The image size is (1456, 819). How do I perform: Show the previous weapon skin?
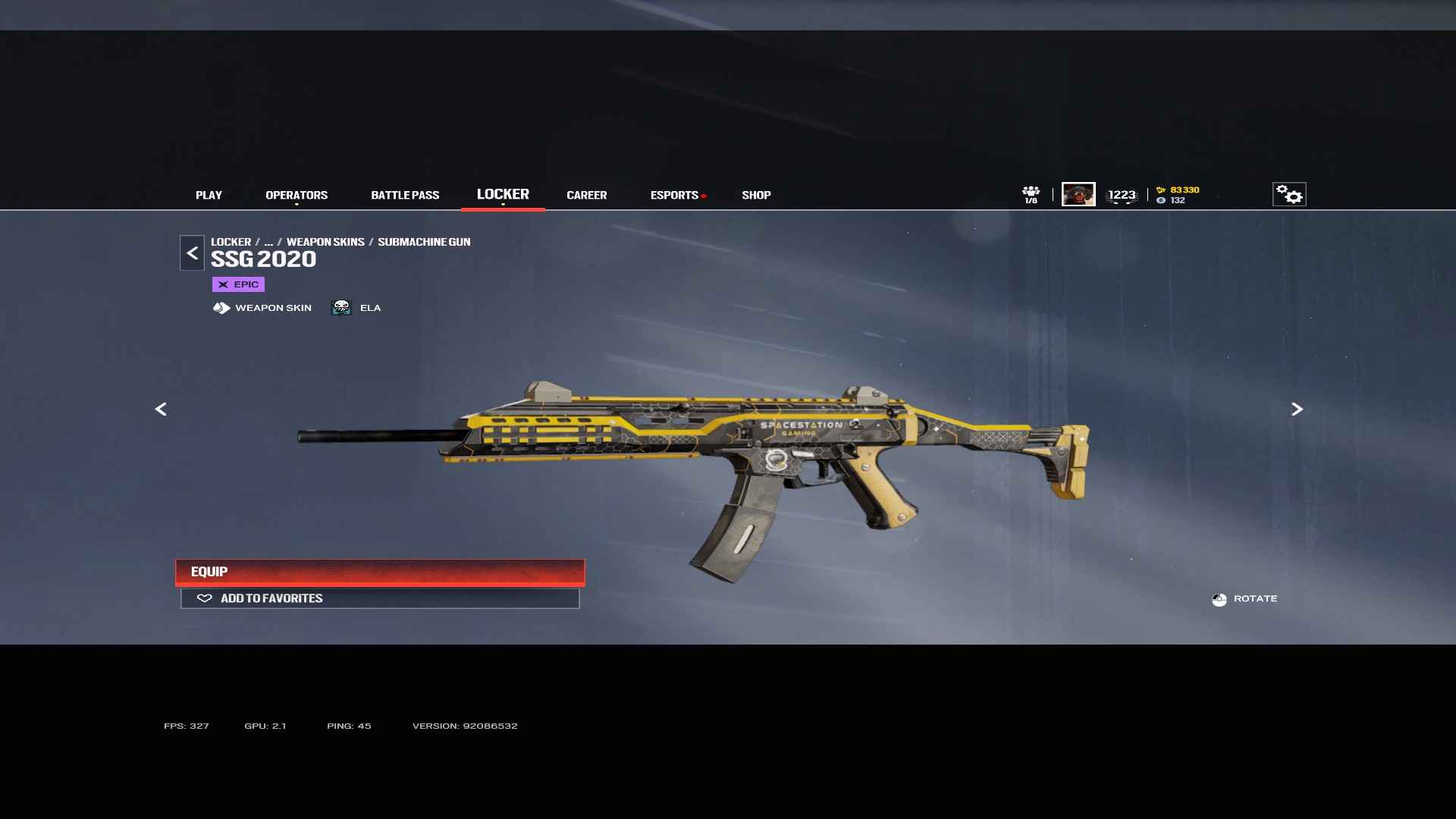point(161,409)
